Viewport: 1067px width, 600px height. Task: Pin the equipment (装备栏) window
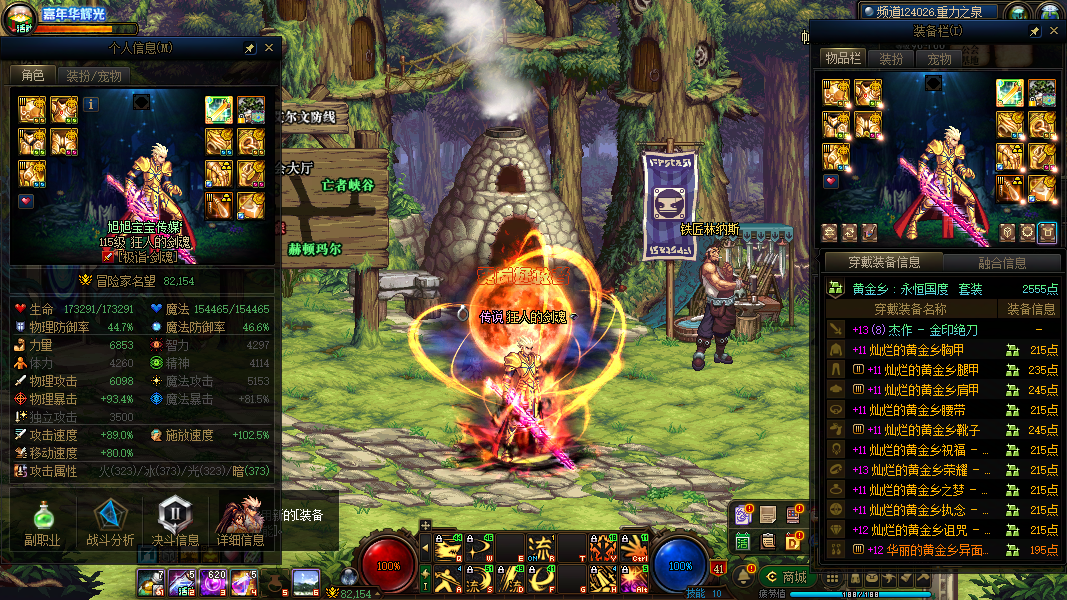tap(1034, 32)
